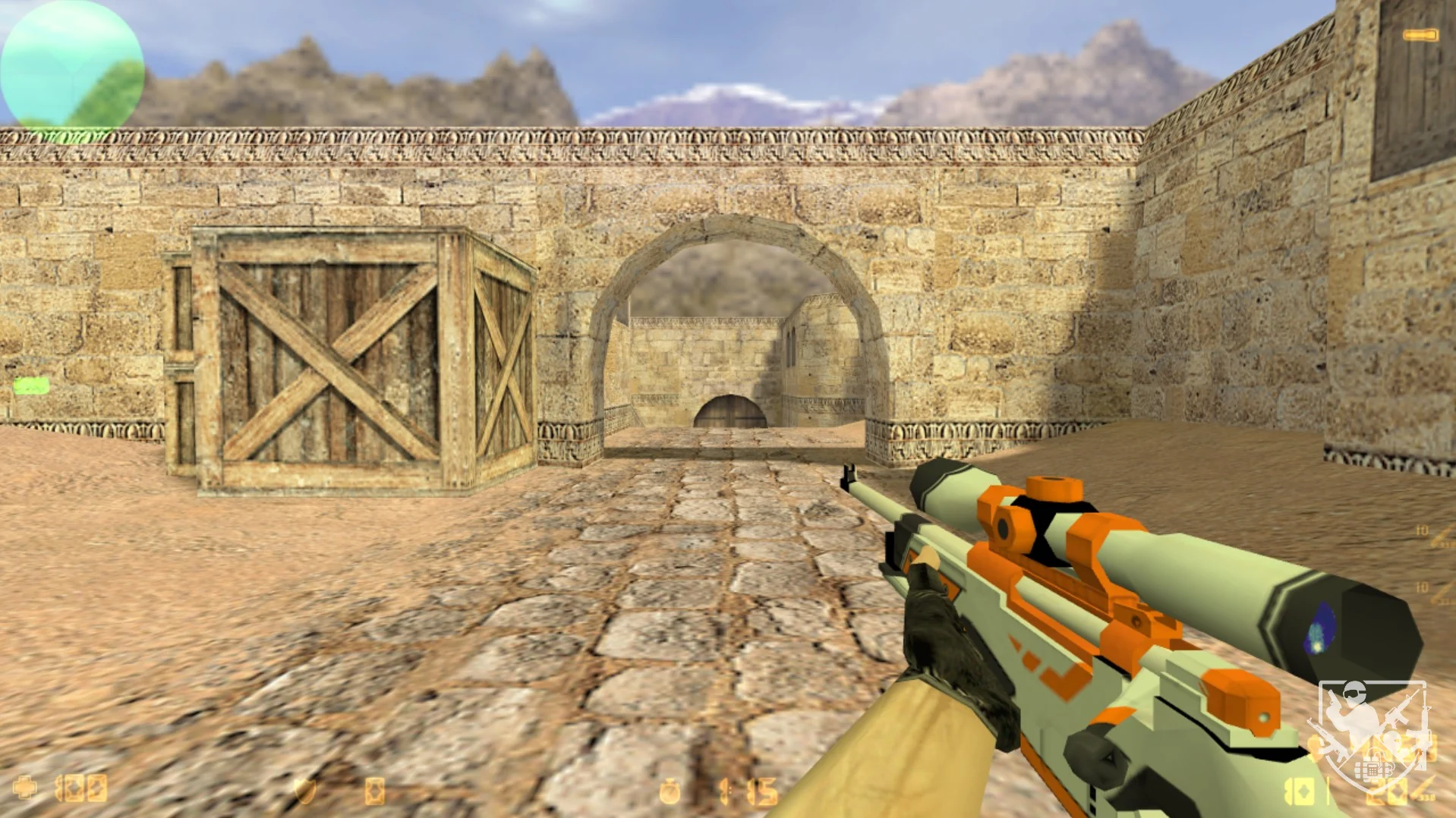
Task: Select the armor shield icon
Action: 305,791
